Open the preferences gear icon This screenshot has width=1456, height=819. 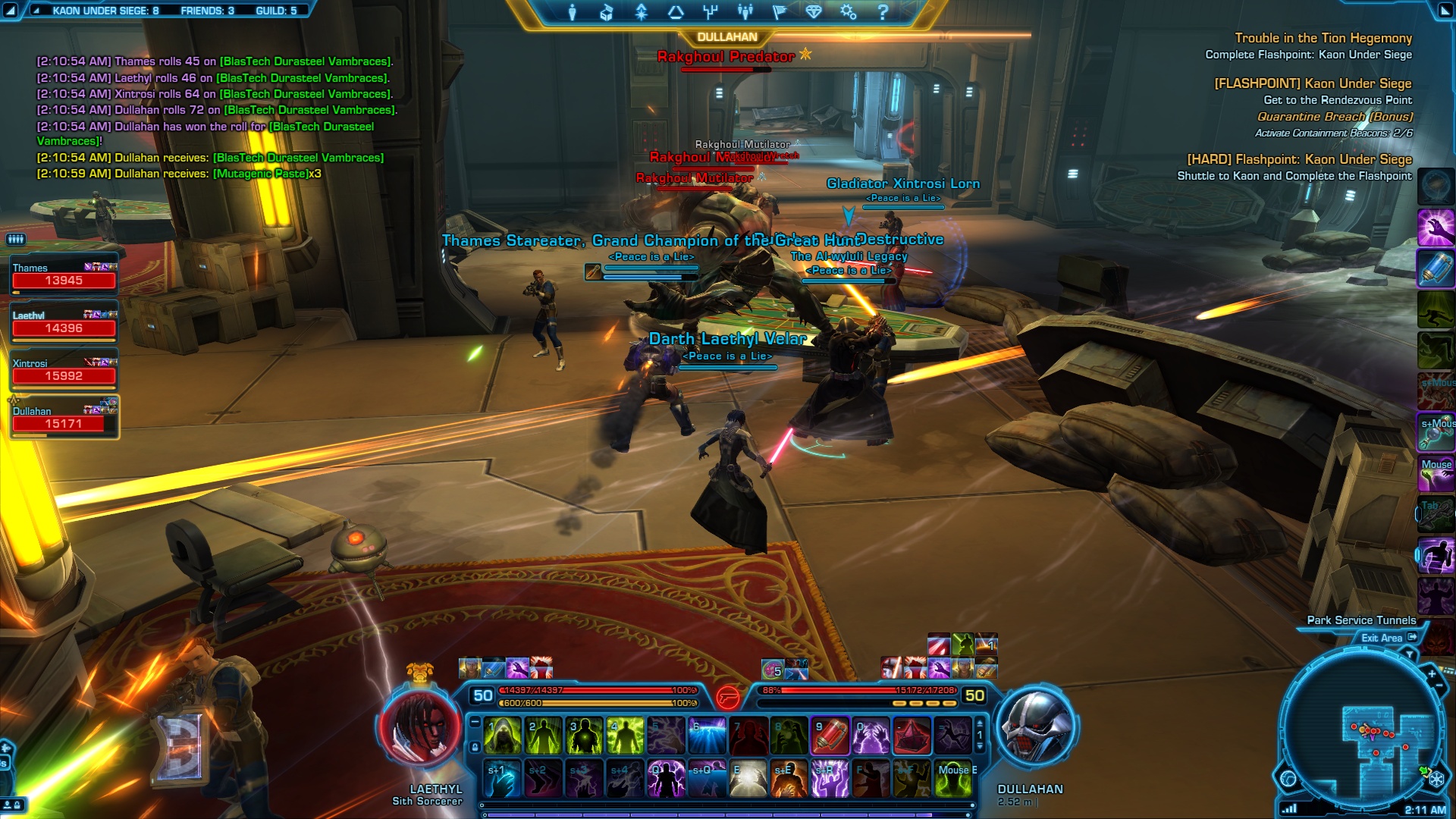[x=848, y=12]
